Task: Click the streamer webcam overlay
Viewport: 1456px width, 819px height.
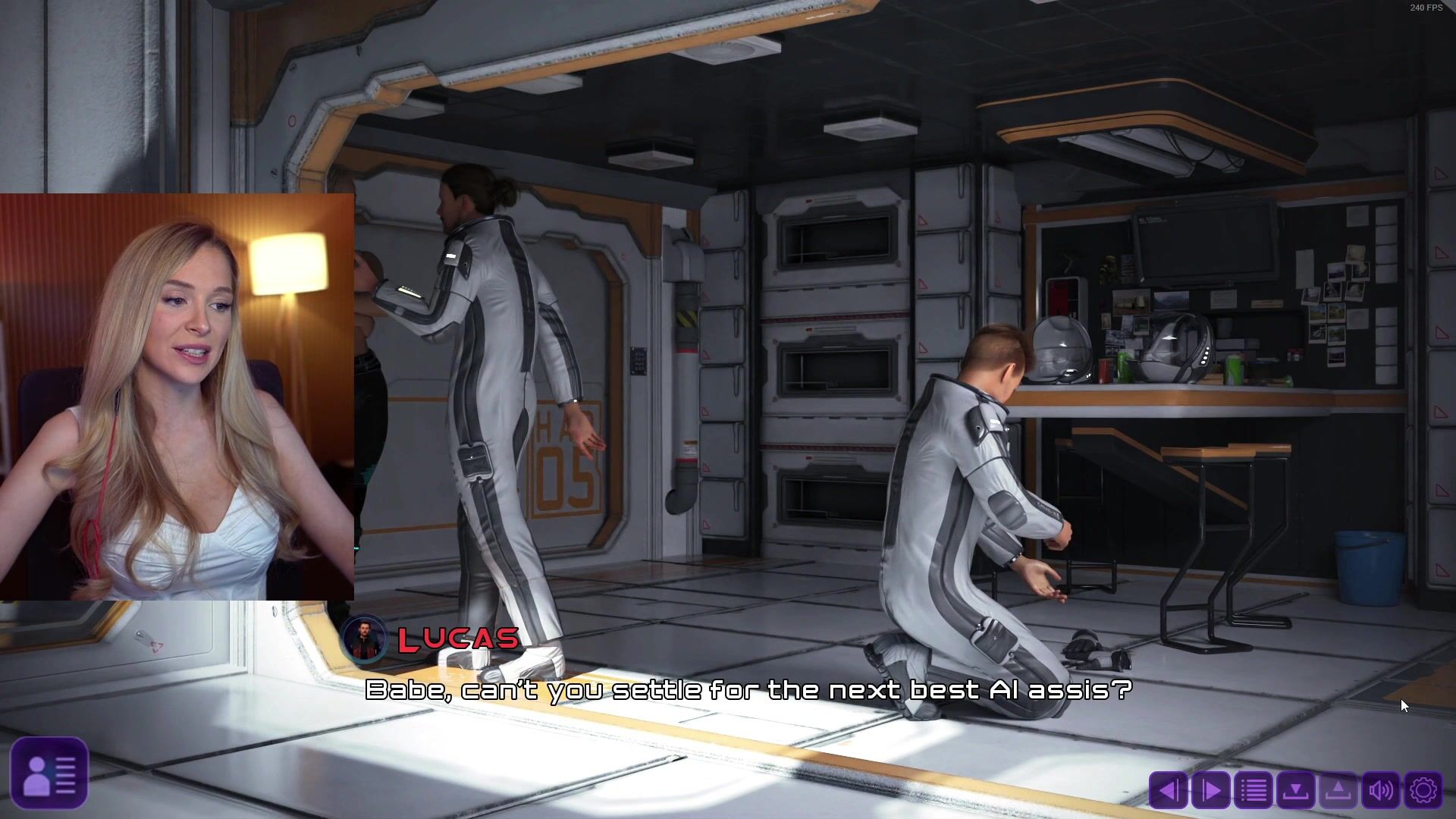Action: (x=177, y=397)
